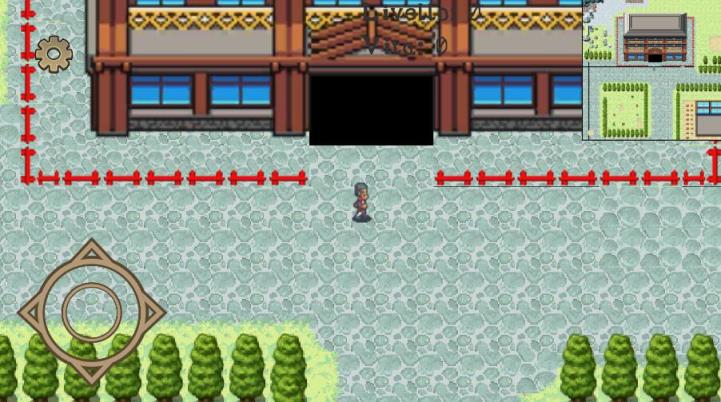
Task: Open the gear settings icon
Action: click(53, 54)
